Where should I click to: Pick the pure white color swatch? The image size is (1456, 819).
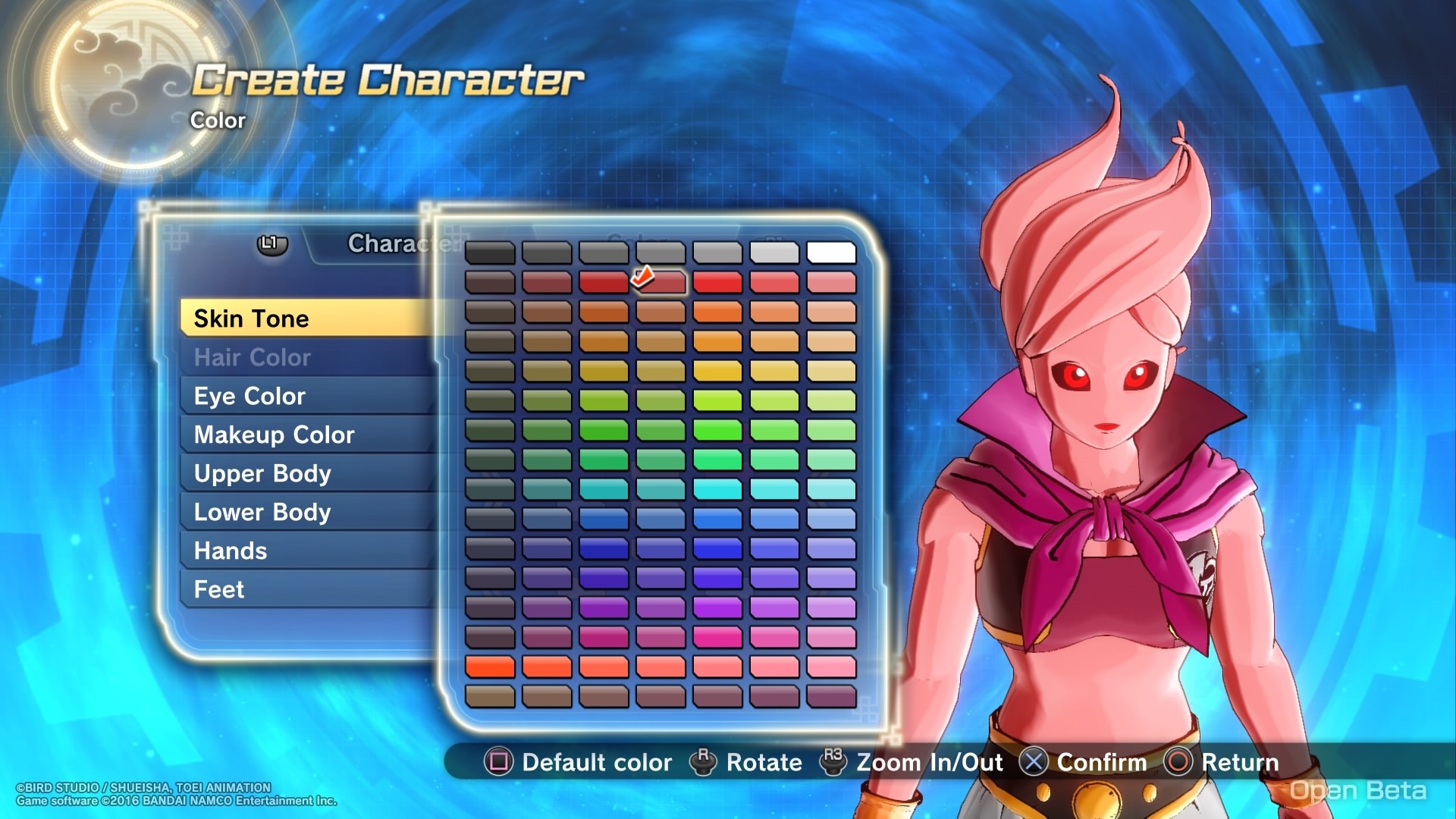click(831, 253)
